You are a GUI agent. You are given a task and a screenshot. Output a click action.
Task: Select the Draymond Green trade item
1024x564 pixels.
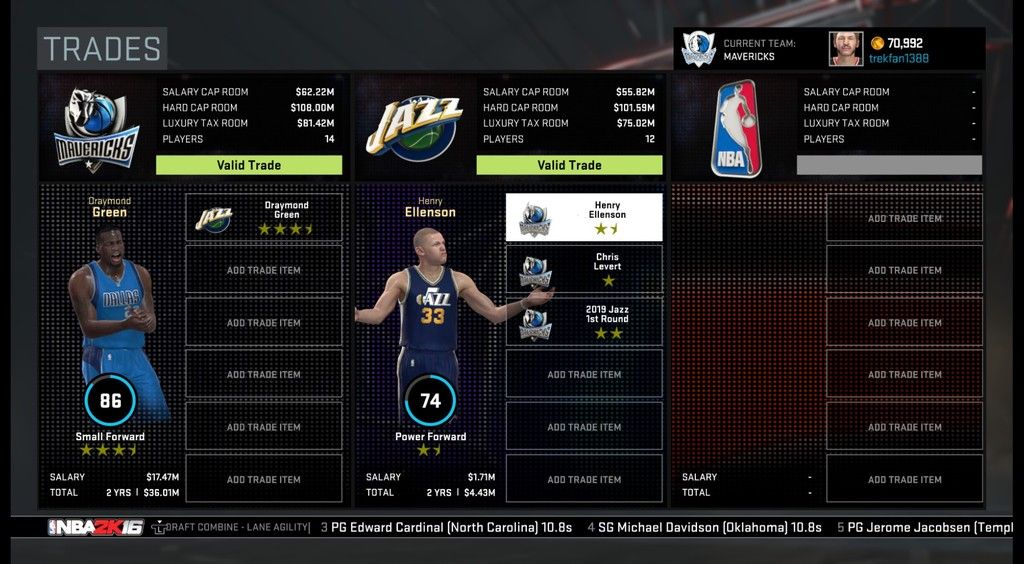coord(264,217)
